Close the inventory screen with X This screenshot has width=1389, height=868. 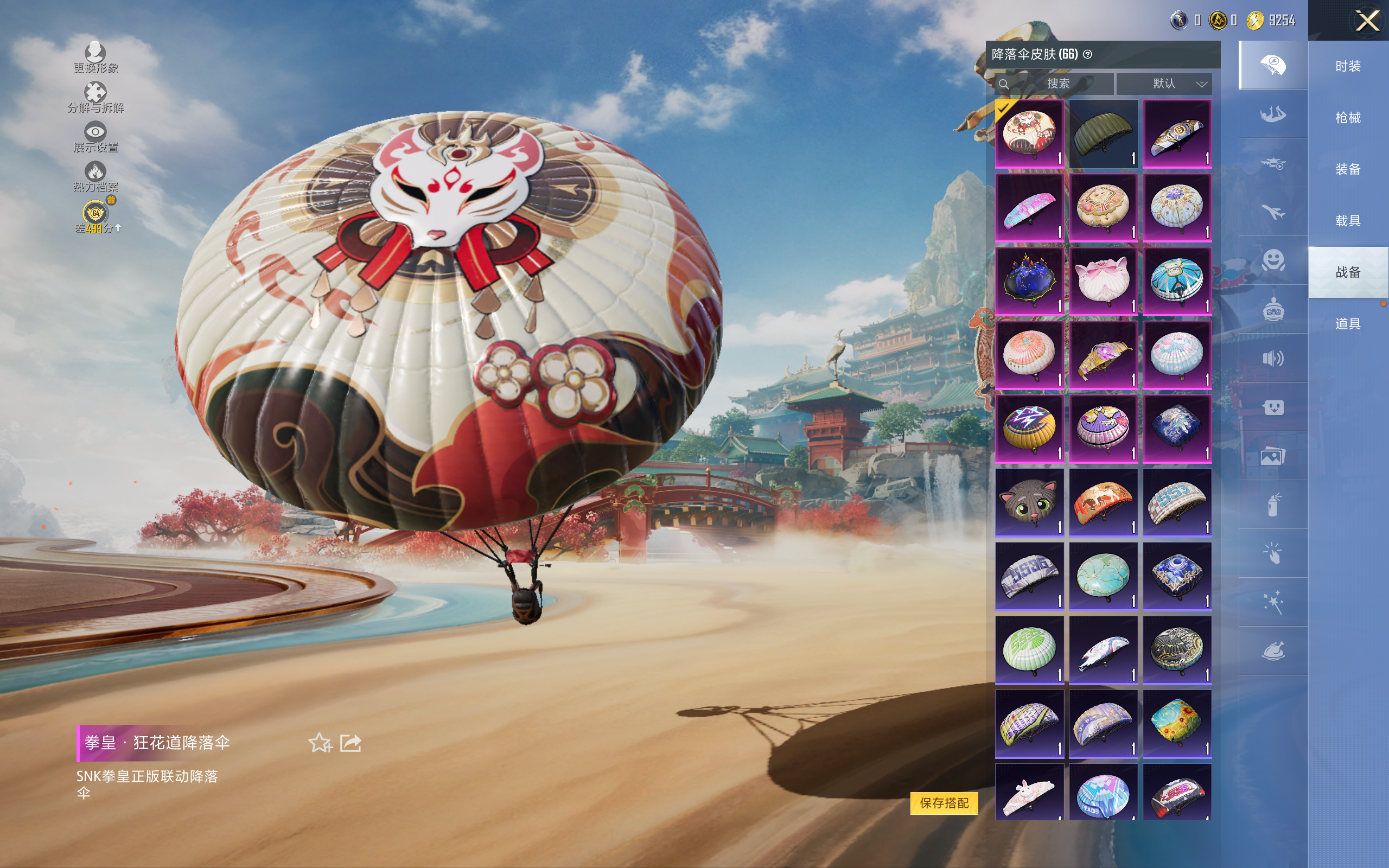pos(1367,21)
